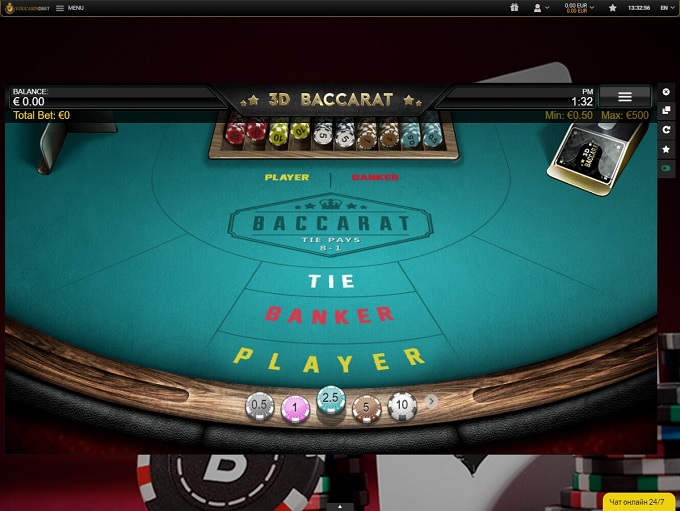Bet on the red BANKER area
The image size is (680, 511).
pyautogui.click(x=329, y=315)
